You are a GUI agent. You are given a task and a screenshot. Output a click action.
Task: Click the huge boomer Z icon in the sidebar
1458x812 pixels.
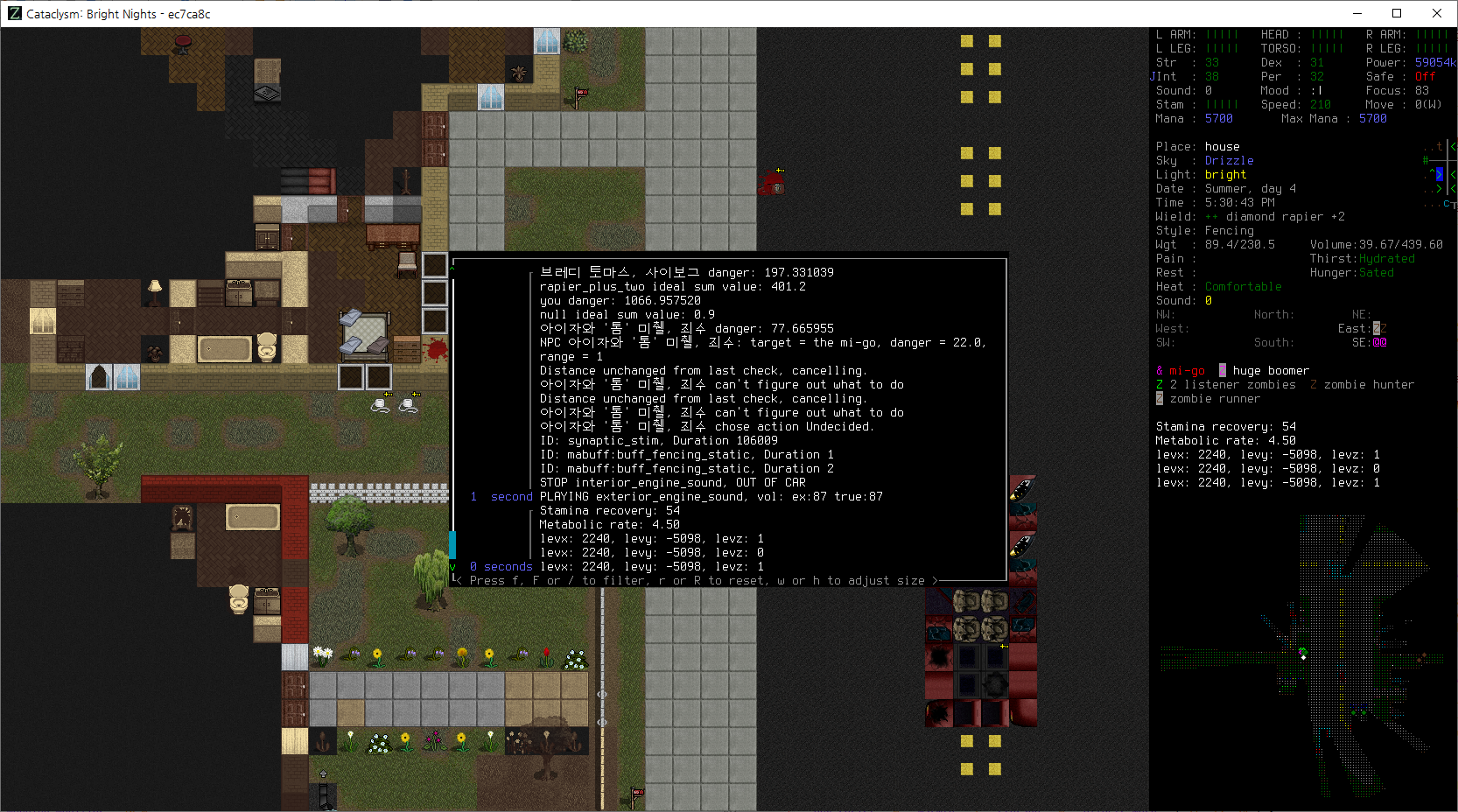tap(1223, 370)
